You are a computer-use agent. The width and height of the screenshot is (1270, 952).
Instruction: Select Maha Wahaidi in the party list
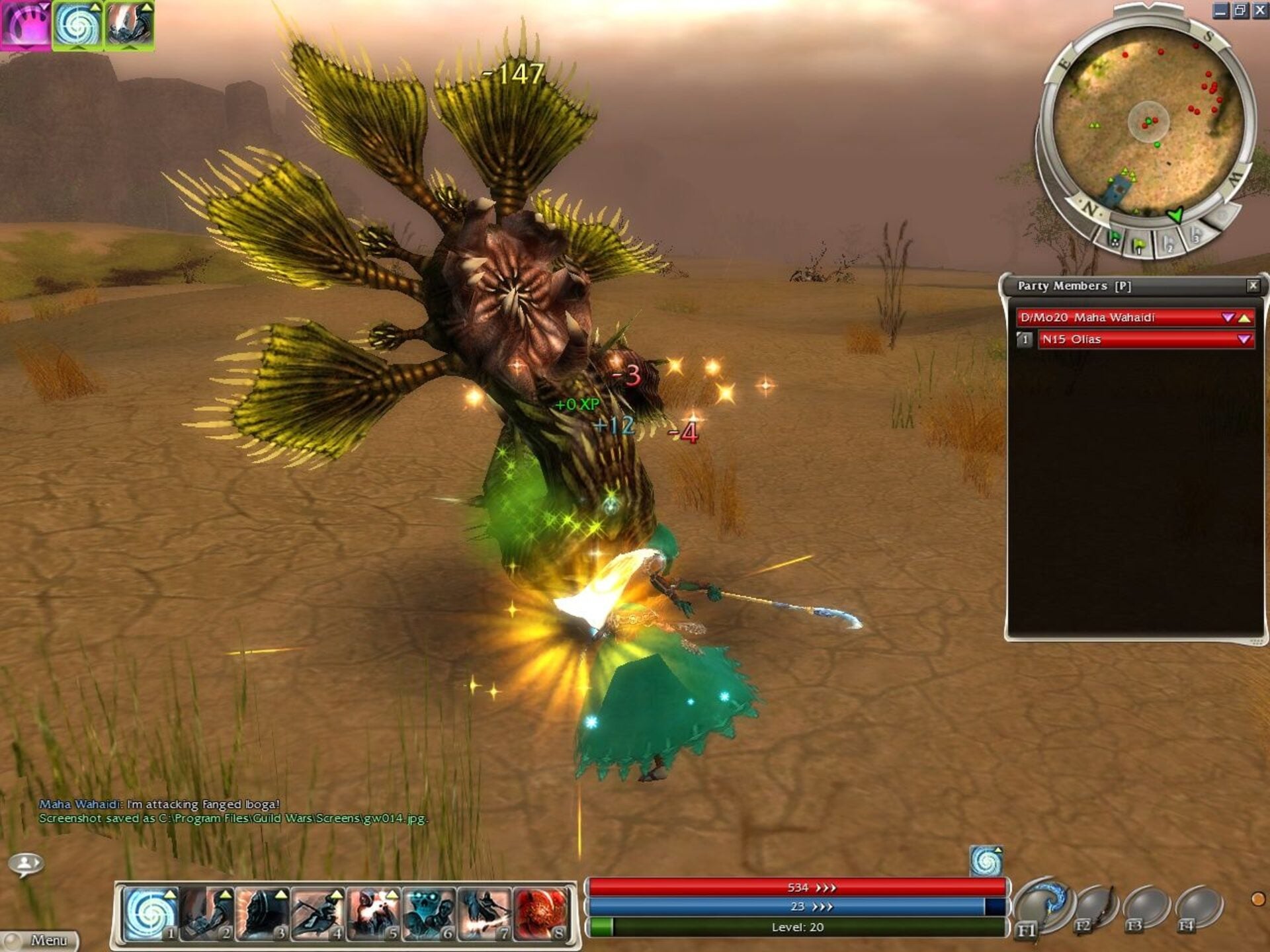(1124, 318)
